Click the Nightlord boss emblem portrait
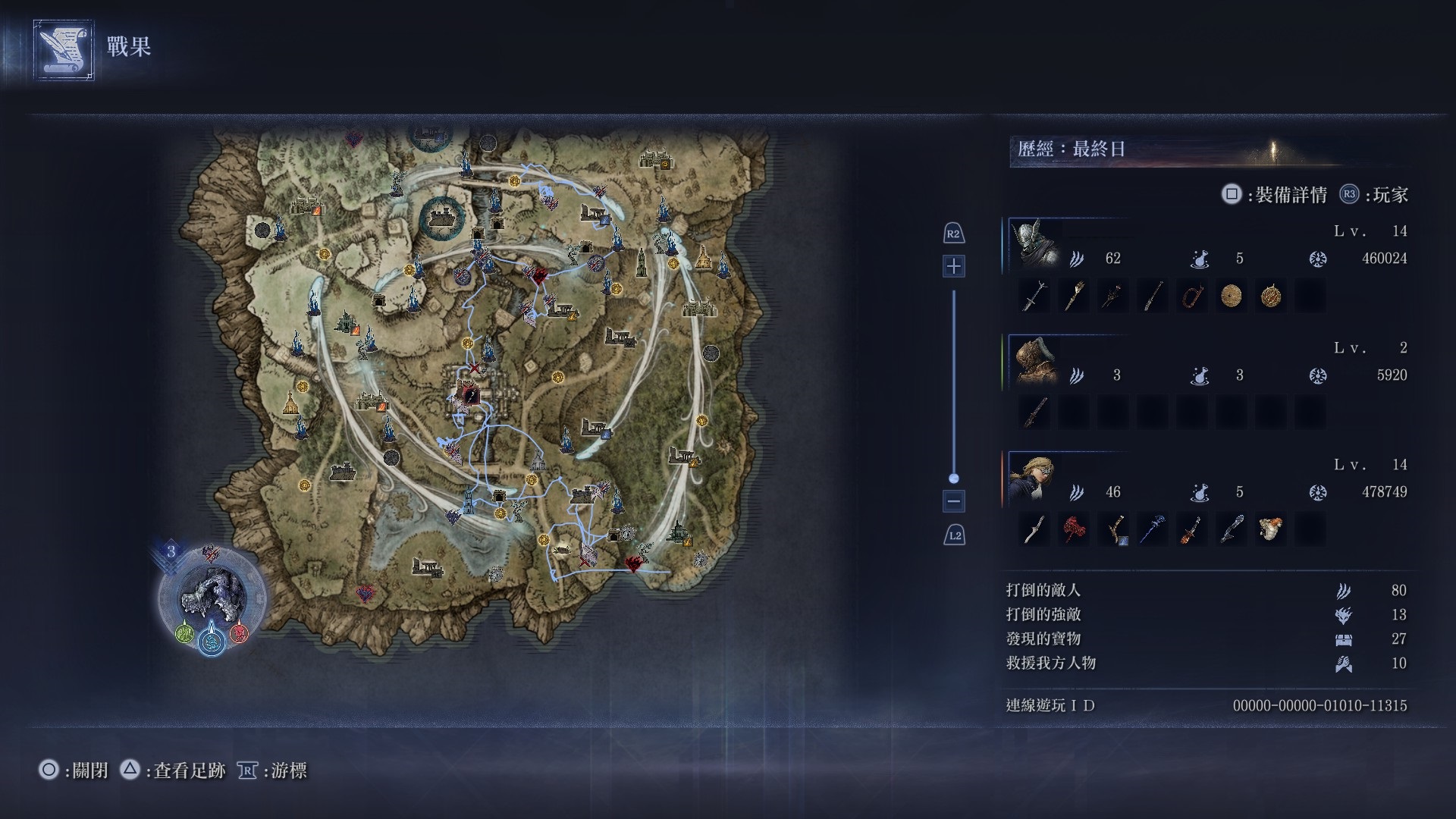1456x819 pixels. 212,595
